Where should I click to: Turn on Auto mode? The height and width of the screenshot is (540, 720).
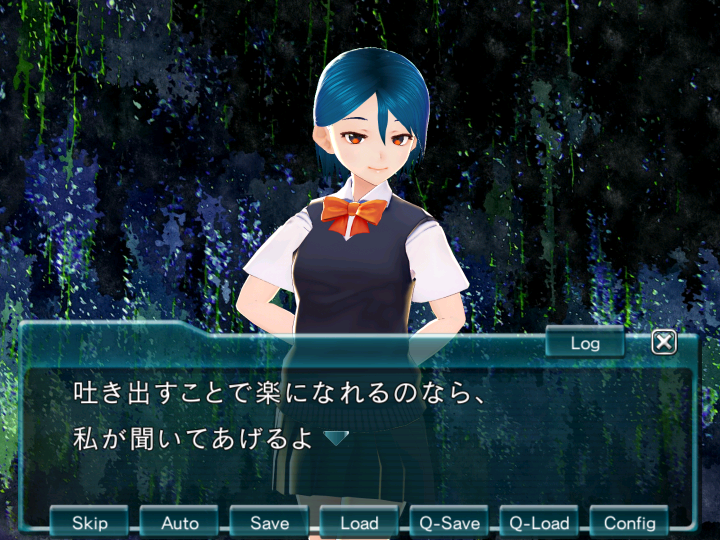[x=180, y=522]
